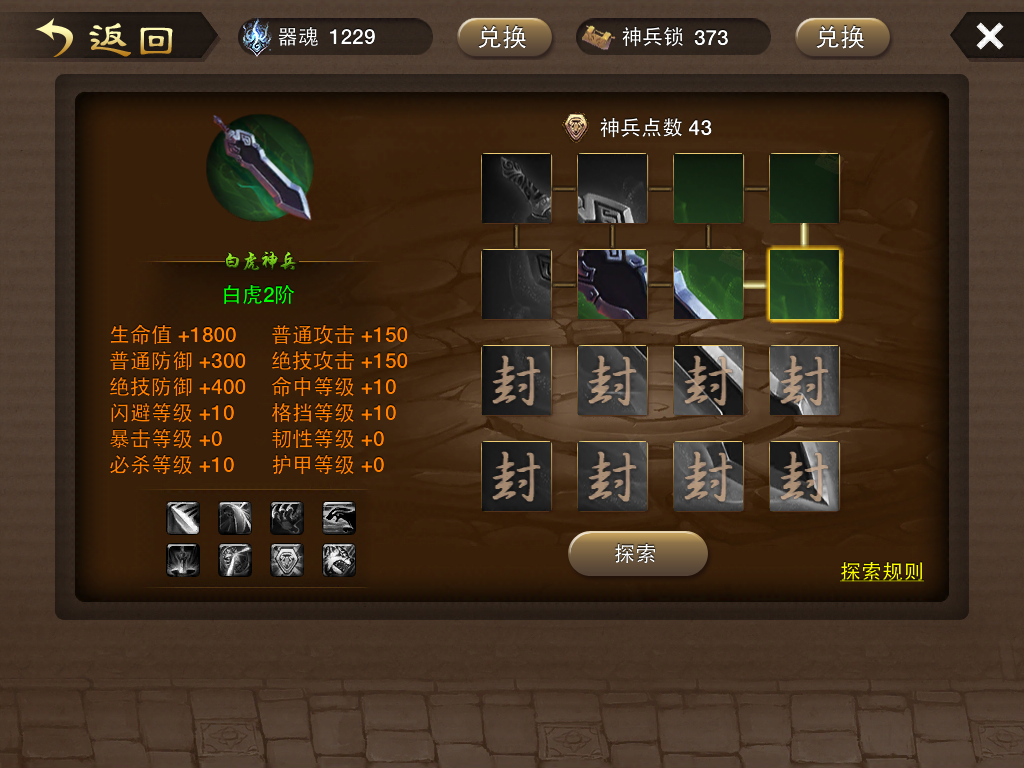Start exploring with the 探索 button
Image resolution: width=1024 pixels, height=768 pixels.
(x=637, y=554)
